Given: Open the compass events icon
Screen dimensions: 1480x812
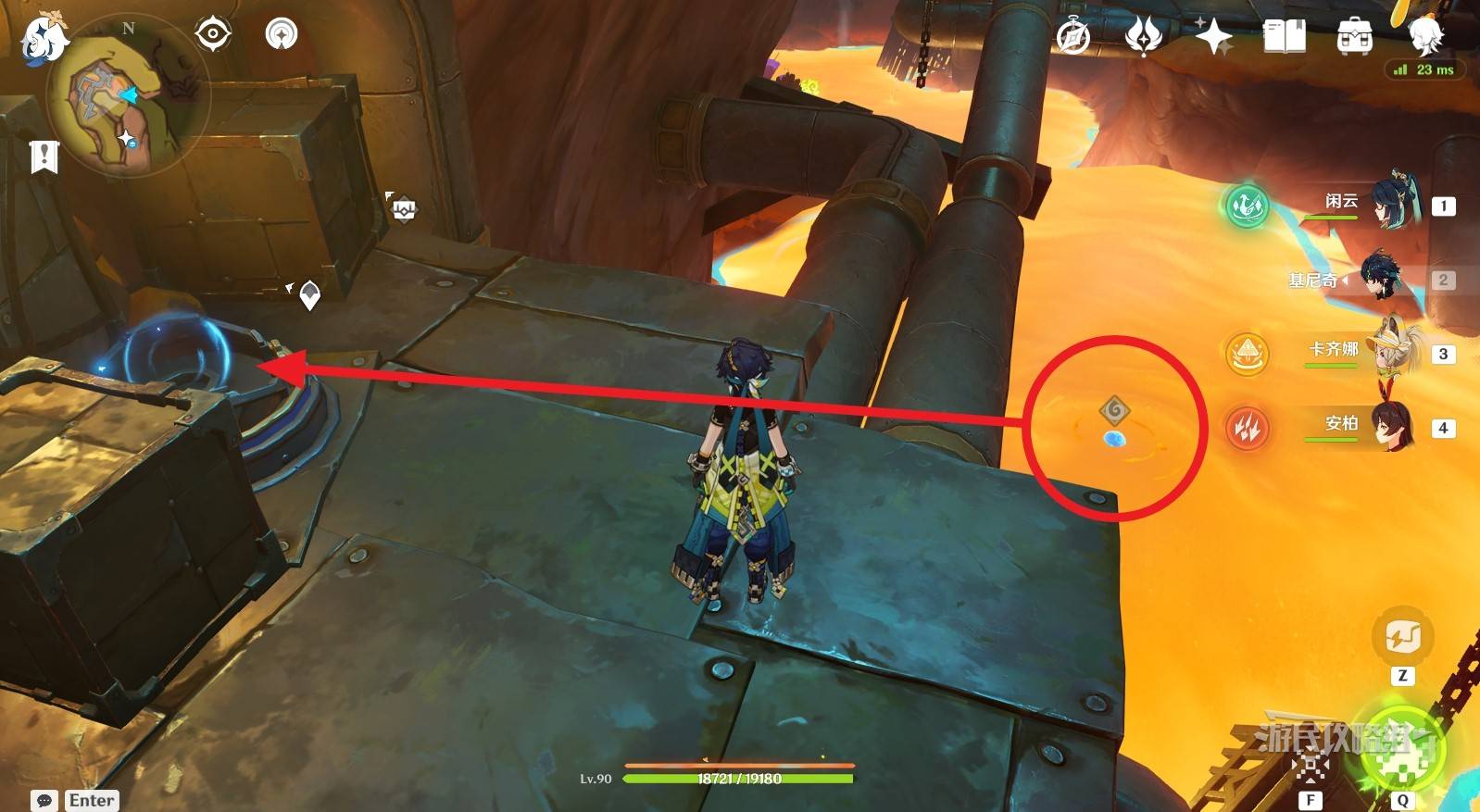Looking at the screenshot, I should [x=1073, y=37].
